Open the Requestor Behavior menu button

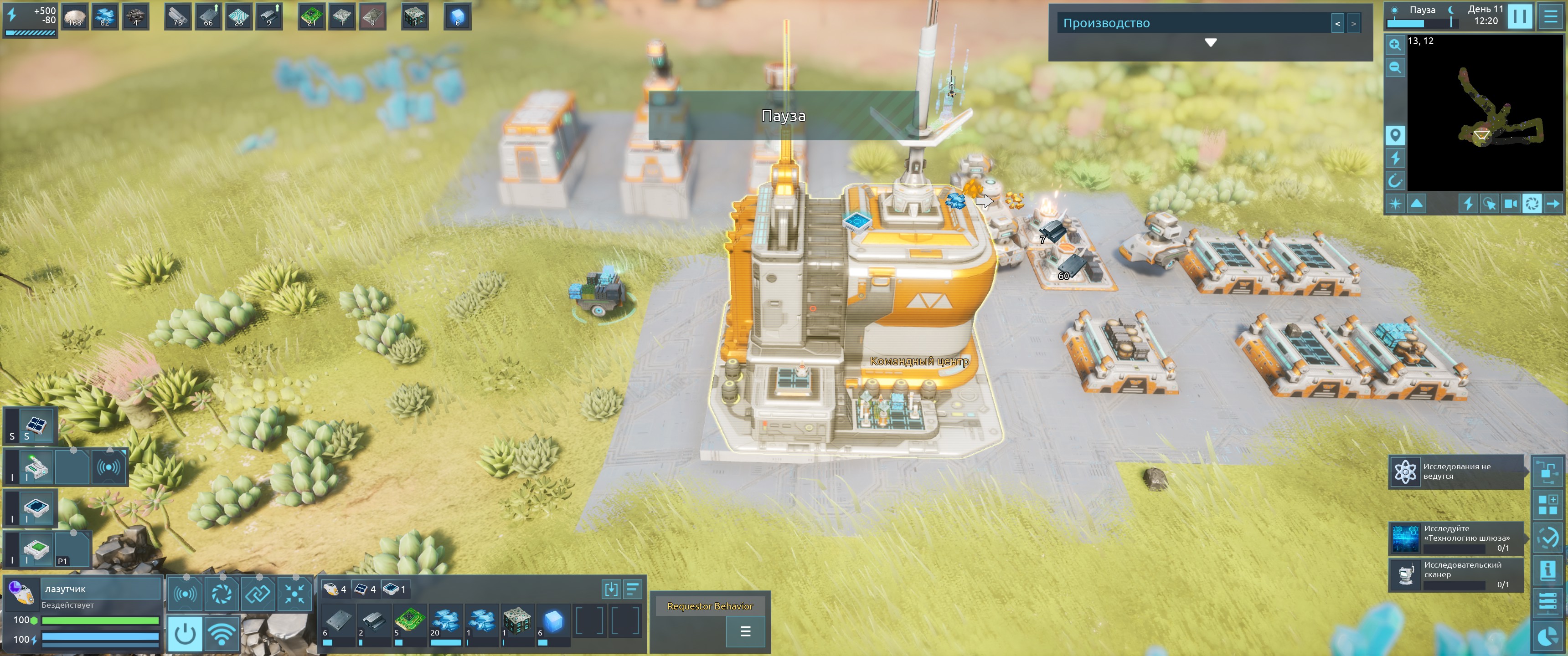pos(744,632)
